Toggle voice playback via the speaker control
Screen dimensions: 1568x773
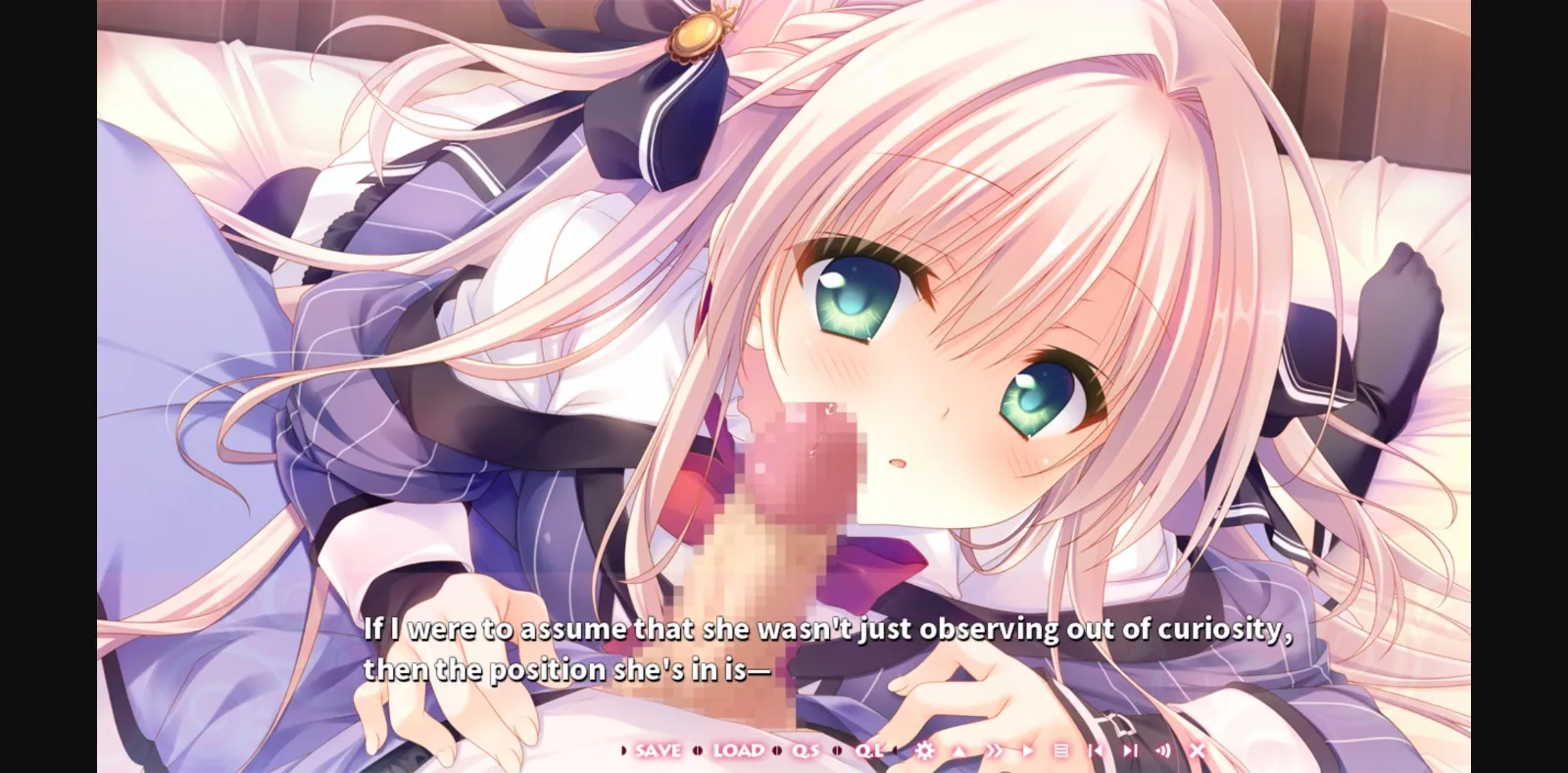click(x=1164, y=749)
